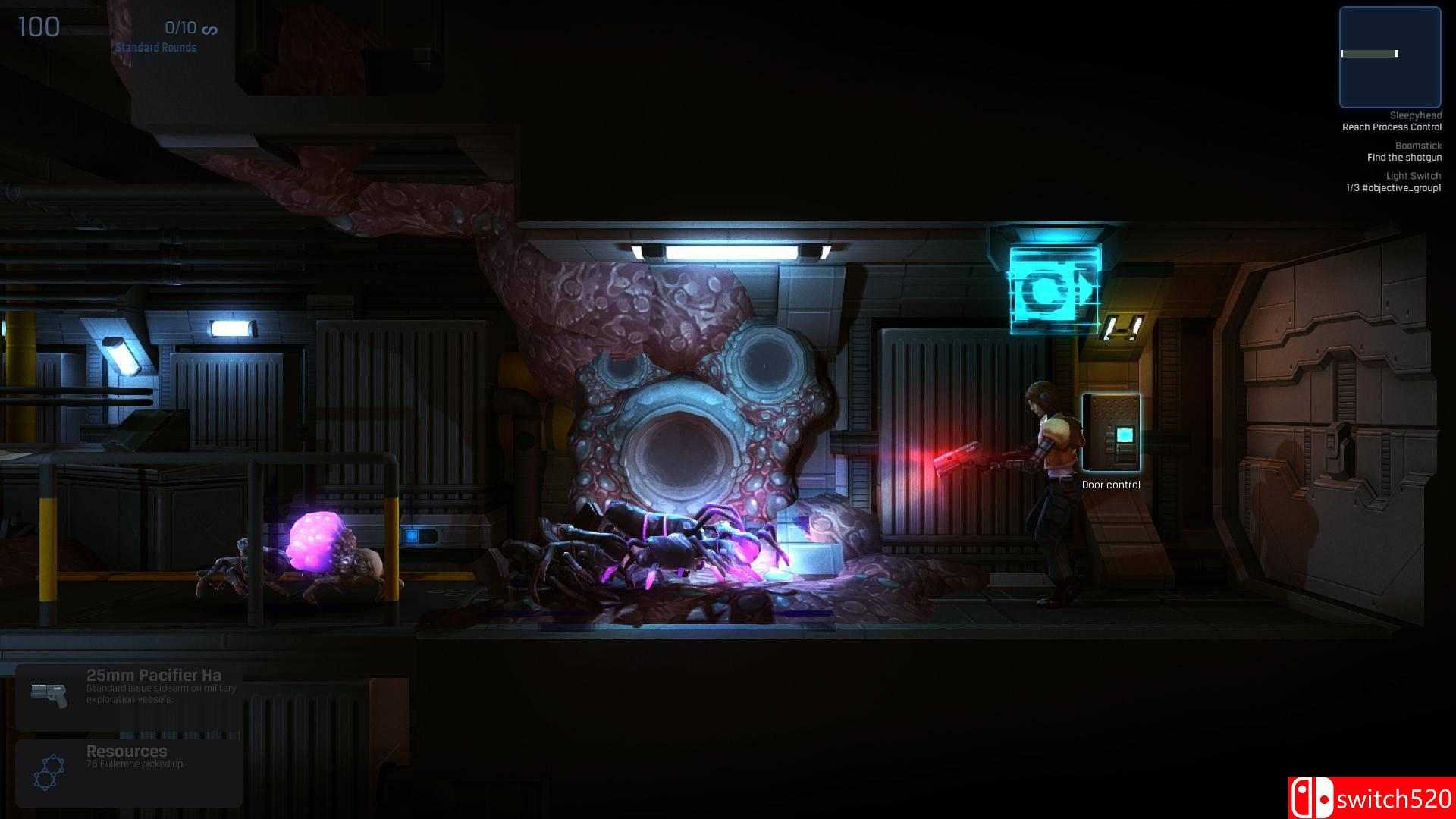1456x819 pixels.
Task: Select the Find the shotgun objective
Action: point(1404,157)
